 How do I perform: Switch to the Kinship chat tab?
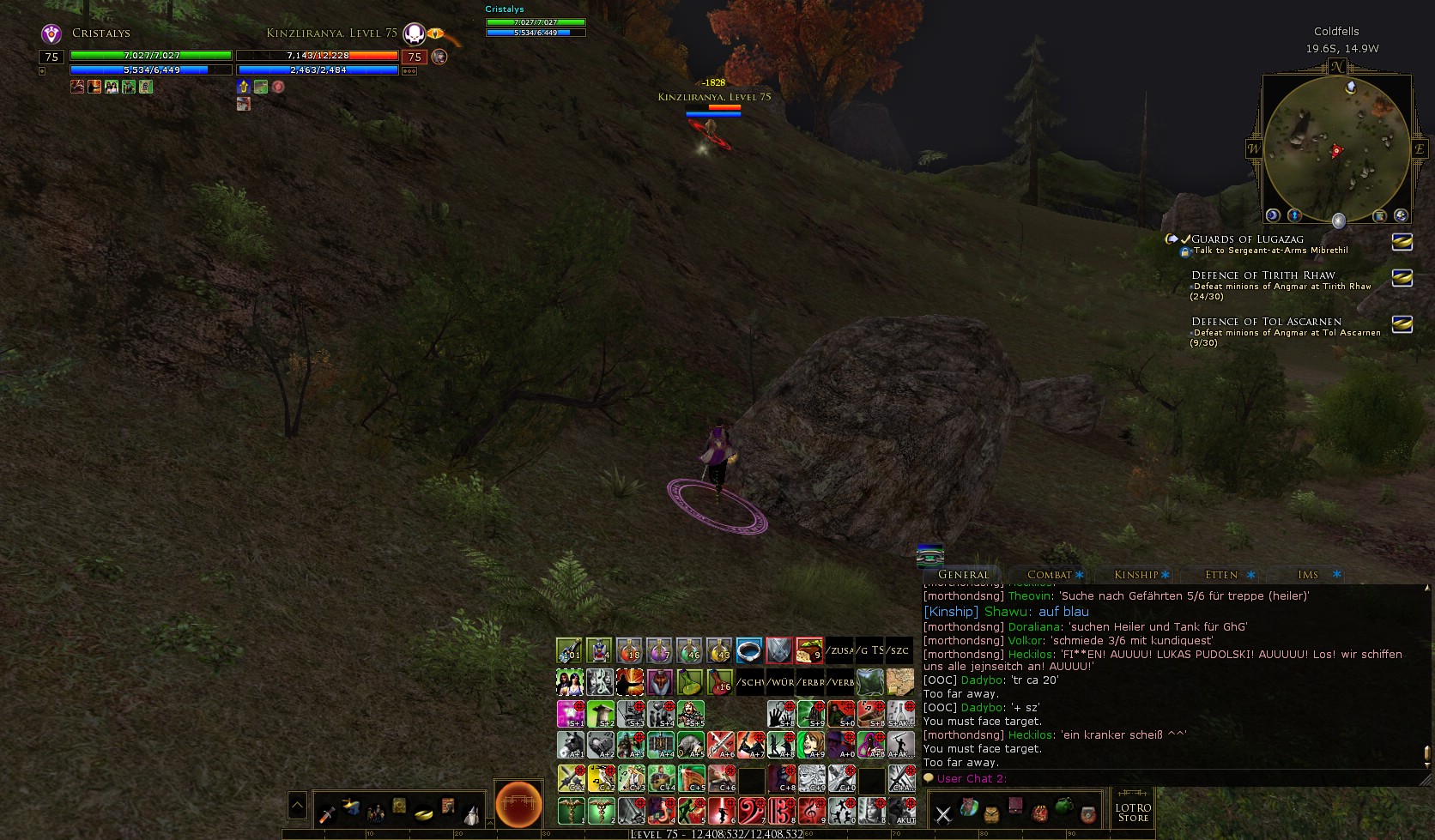click(1136, 575)
